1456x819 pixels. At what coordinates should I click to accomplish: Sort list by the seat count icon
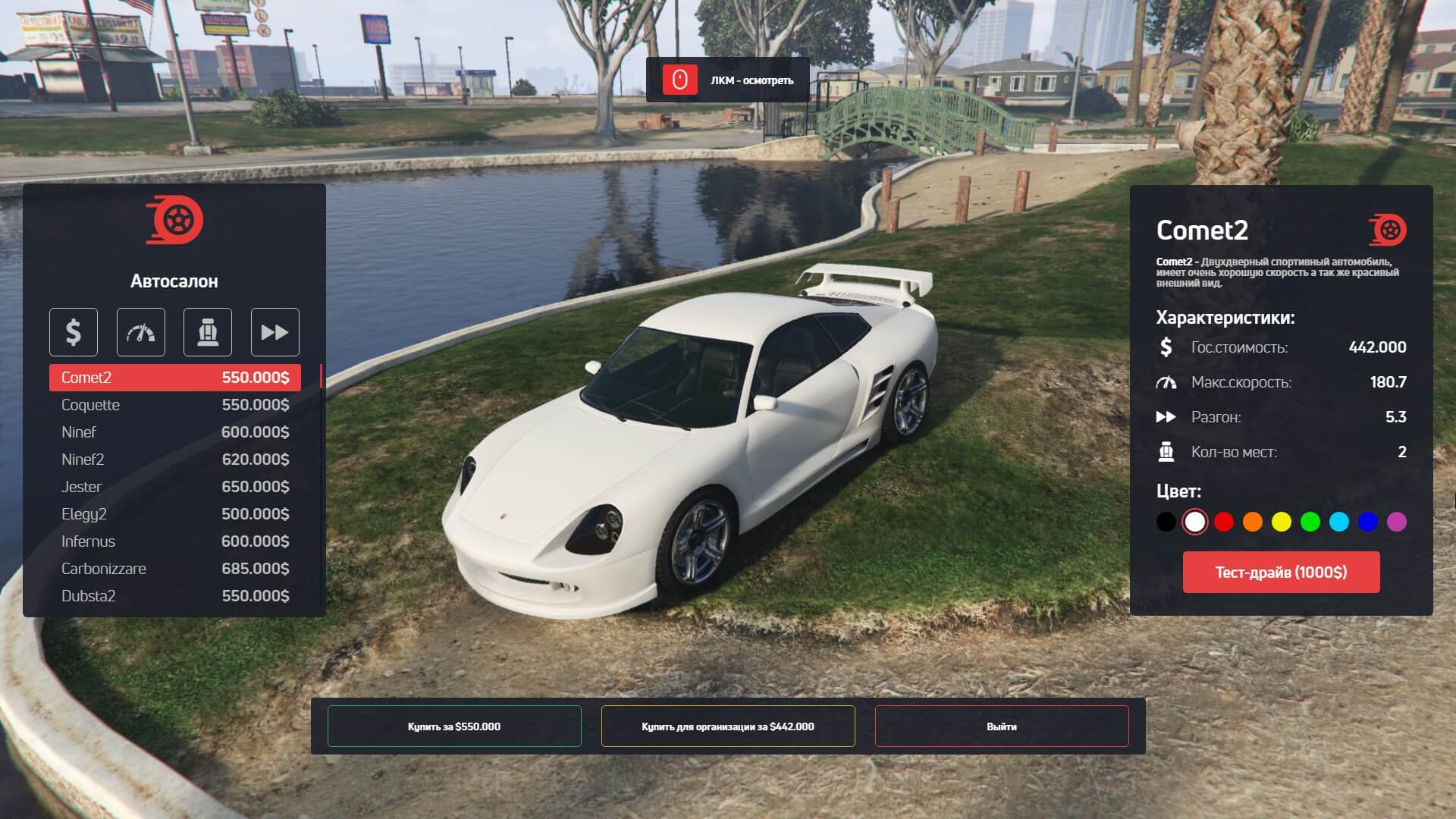pos(208,332)
